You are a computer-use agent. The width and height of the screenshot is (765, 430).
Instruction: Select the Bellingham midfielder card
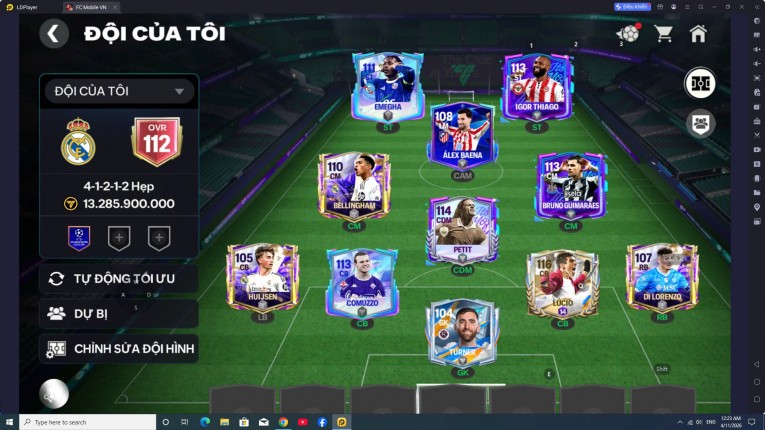349,186
